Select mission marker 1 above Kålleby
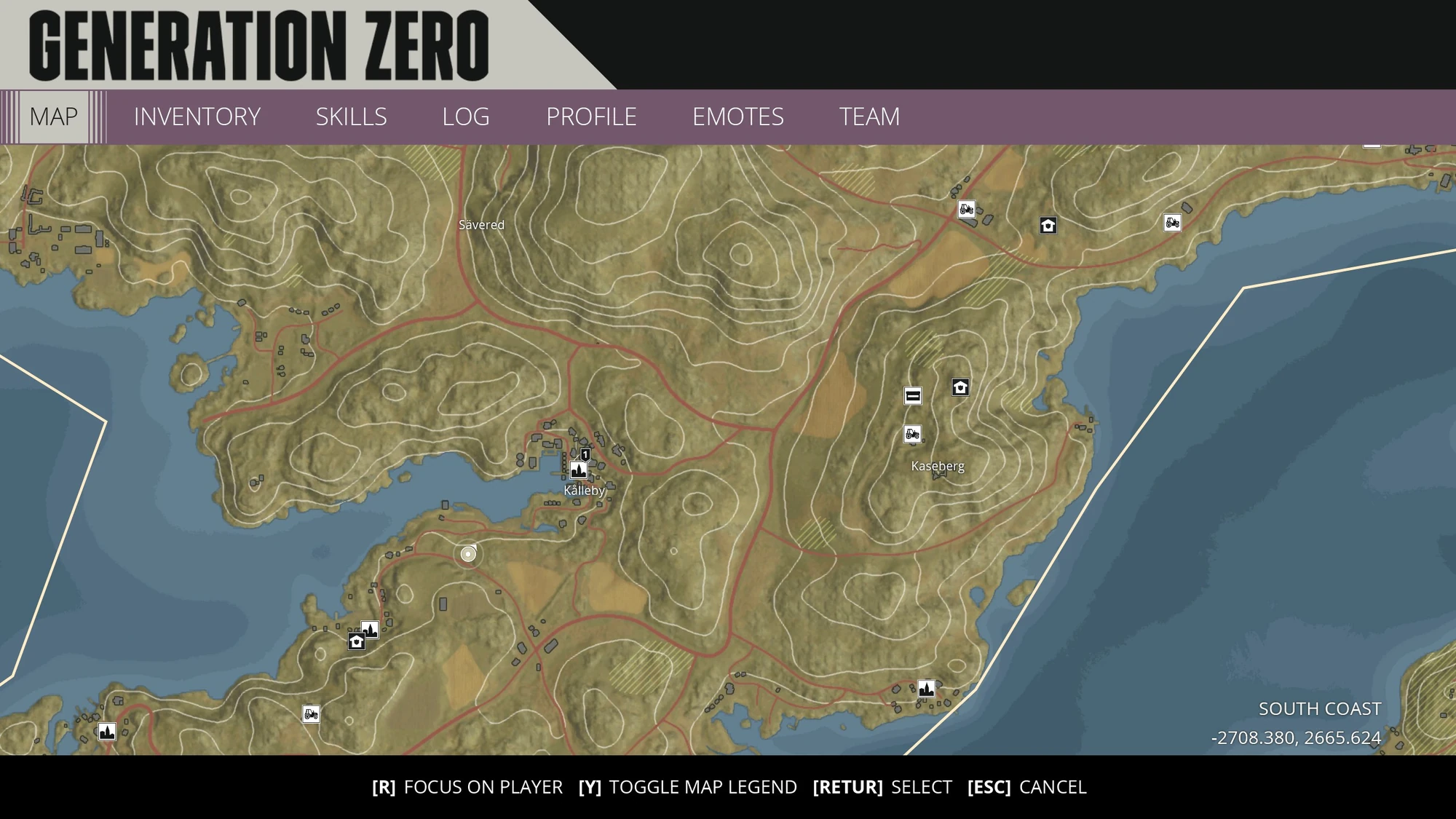This screenshot has width=1456, height=819. [584, 454]
